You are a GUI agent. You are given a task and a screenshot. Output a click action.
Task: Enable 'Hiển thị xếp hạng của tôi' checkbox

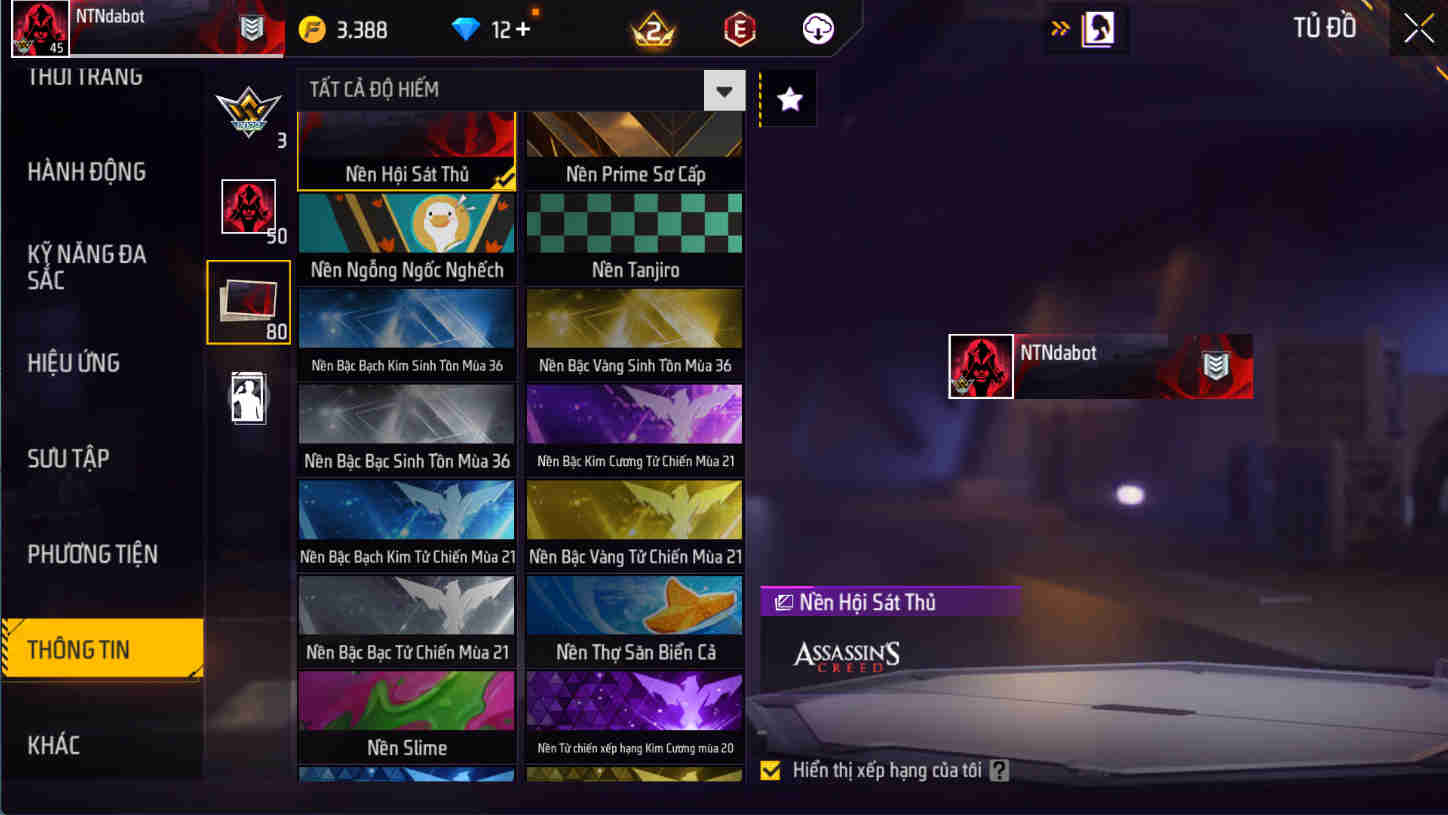[770, 770]
